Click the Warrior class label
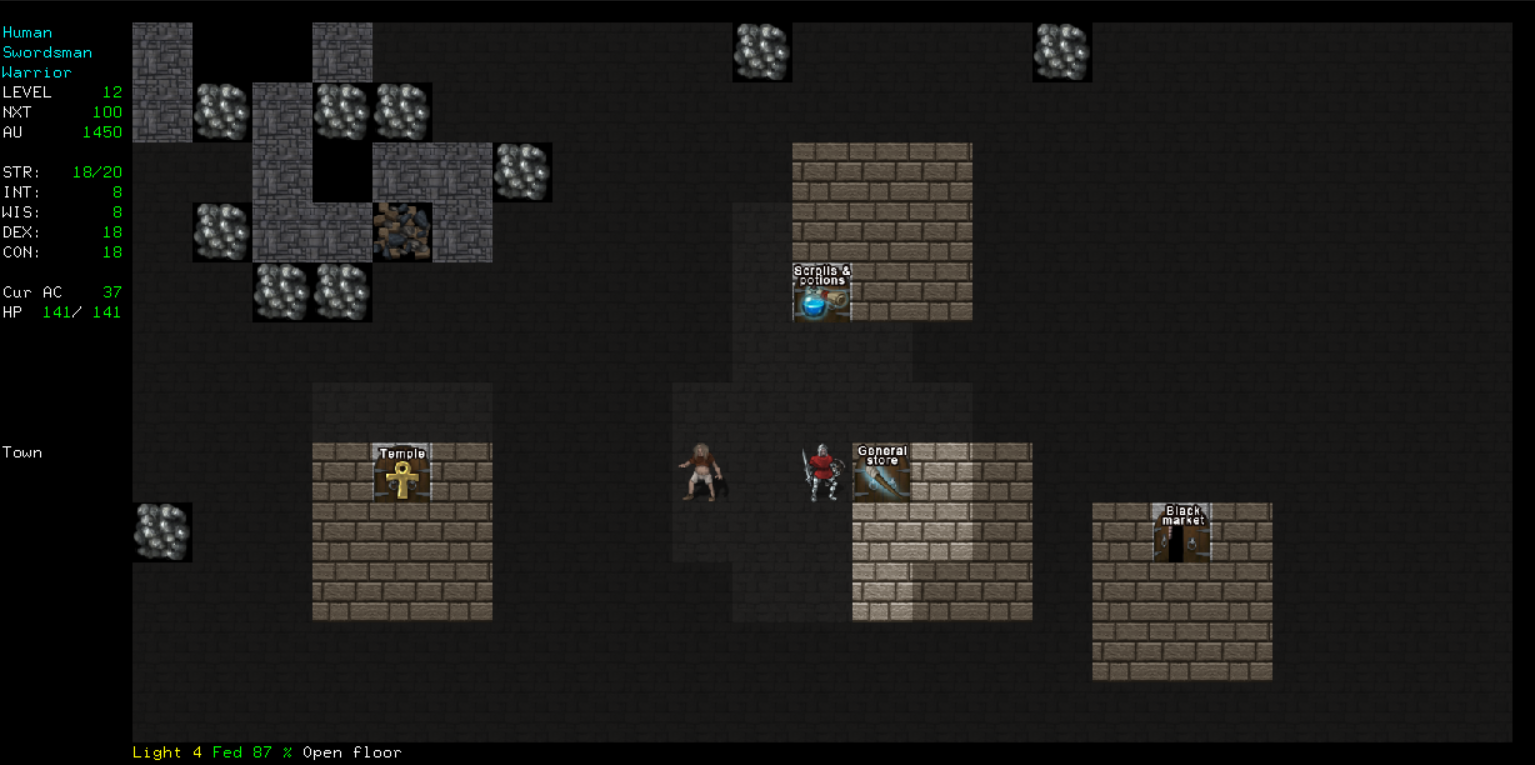This screenshot has height=765, width=1535. (x=37, y=72)
